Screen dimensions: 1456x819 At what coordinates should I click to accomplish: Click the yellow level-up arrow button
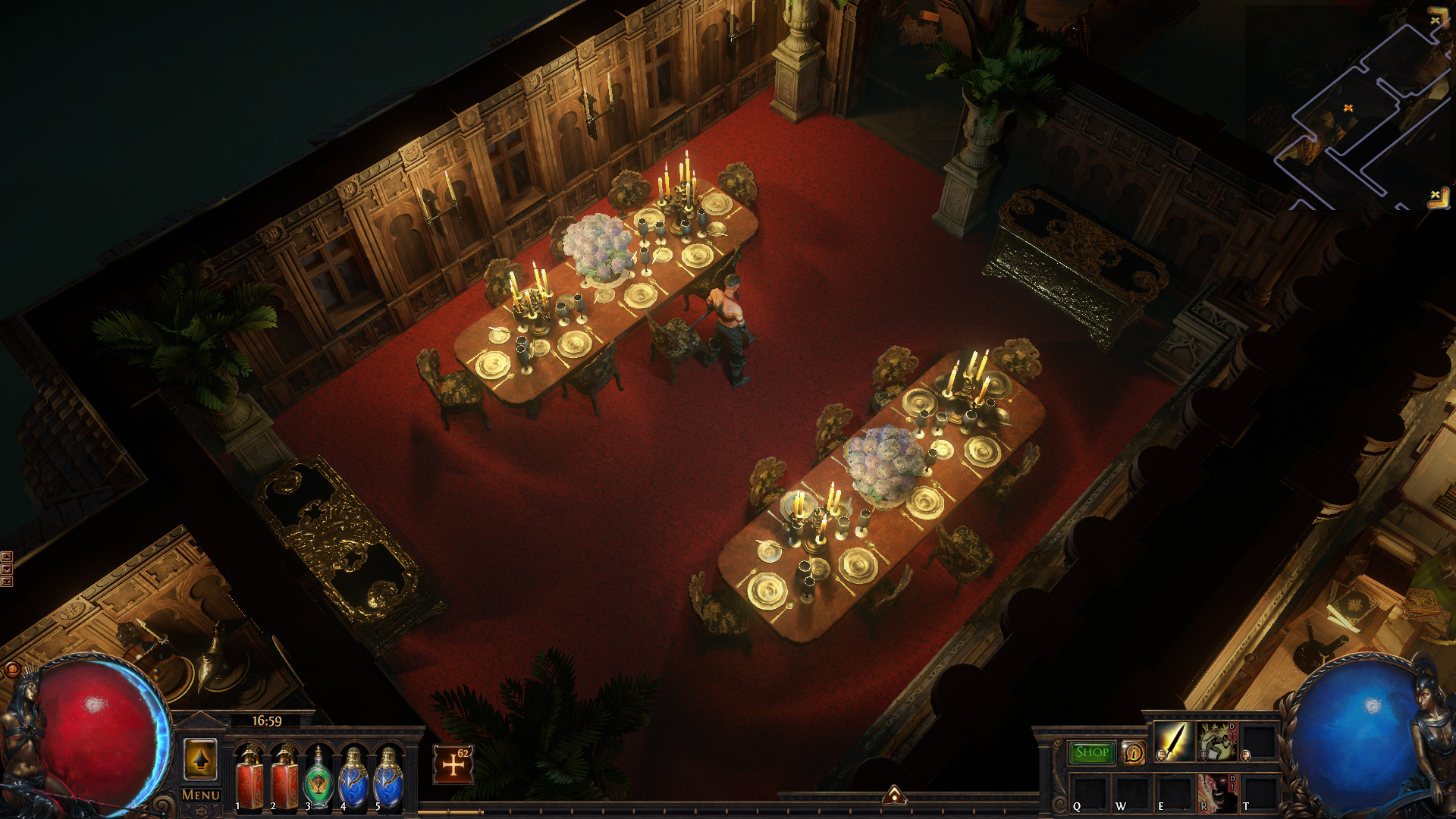(201, 759)
